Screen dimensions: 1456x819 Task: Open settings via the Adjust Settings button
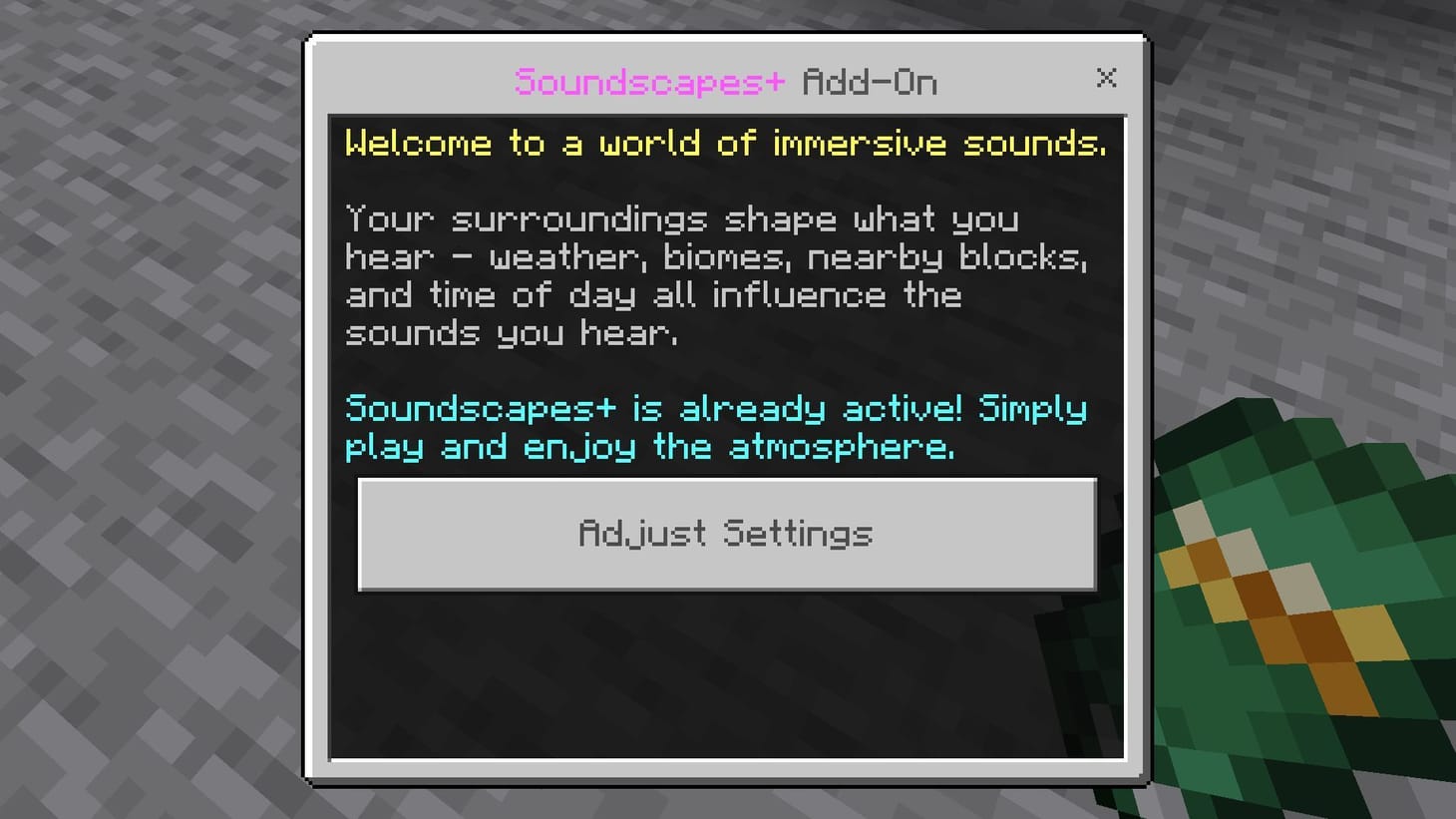[726, 534]
